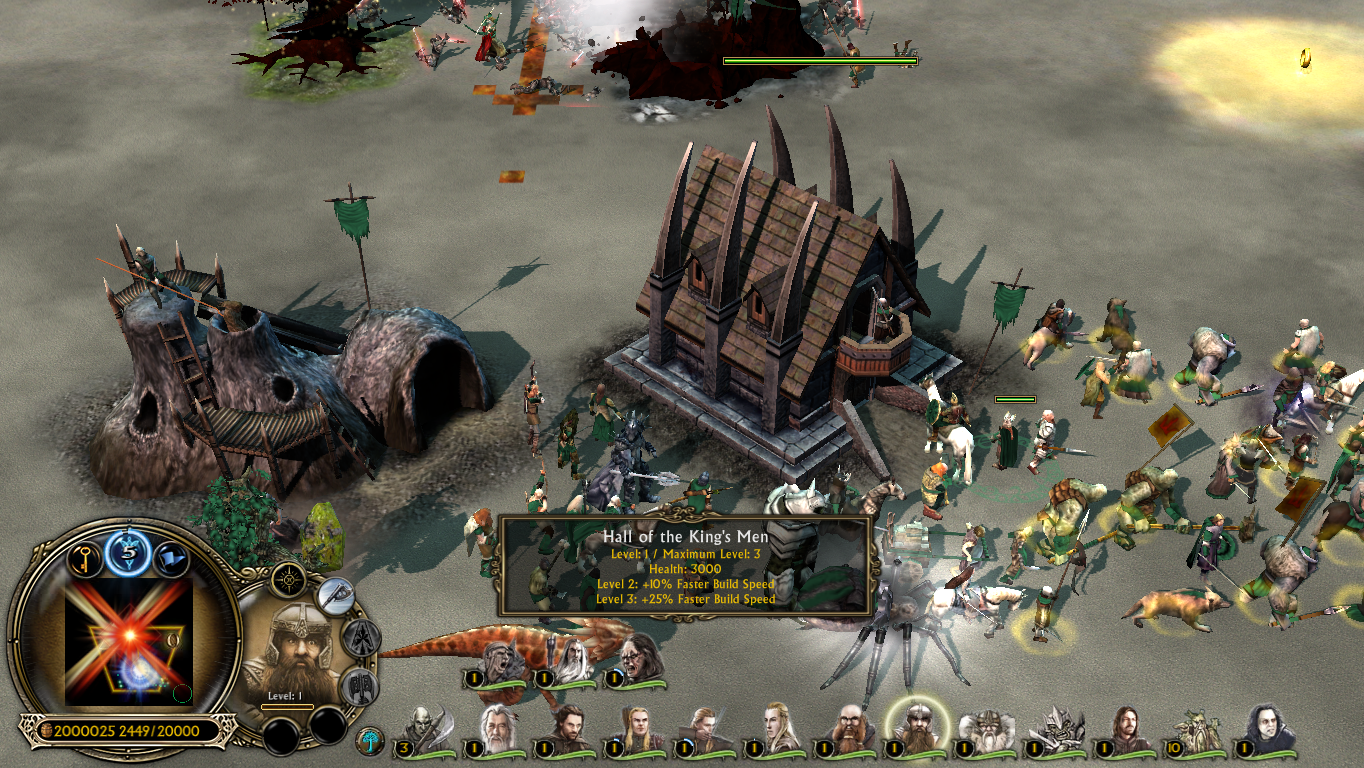Click the white tree icon

coord(369,741)
